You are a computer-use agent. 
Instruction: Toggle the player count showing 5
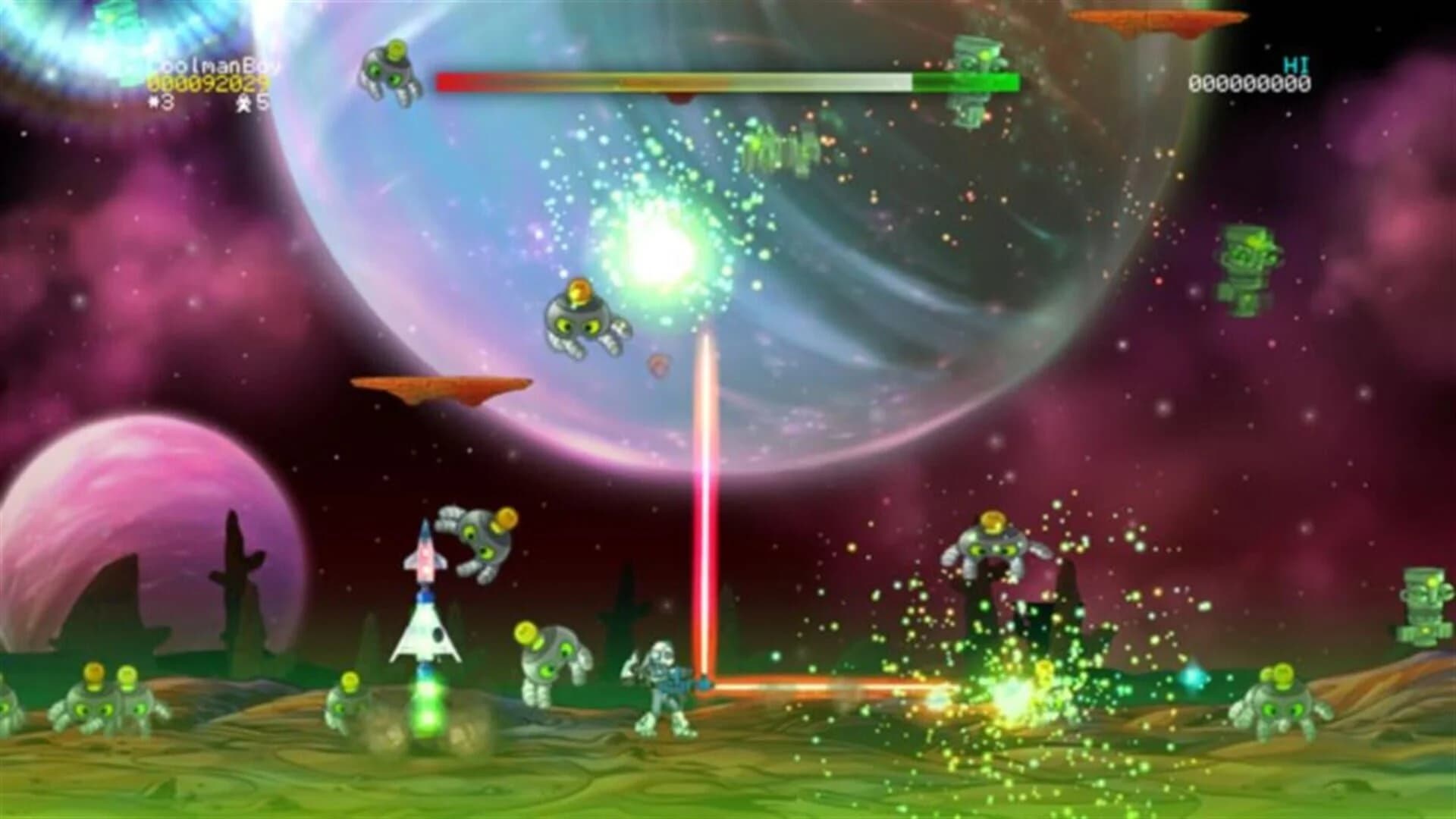pos(254,102)
